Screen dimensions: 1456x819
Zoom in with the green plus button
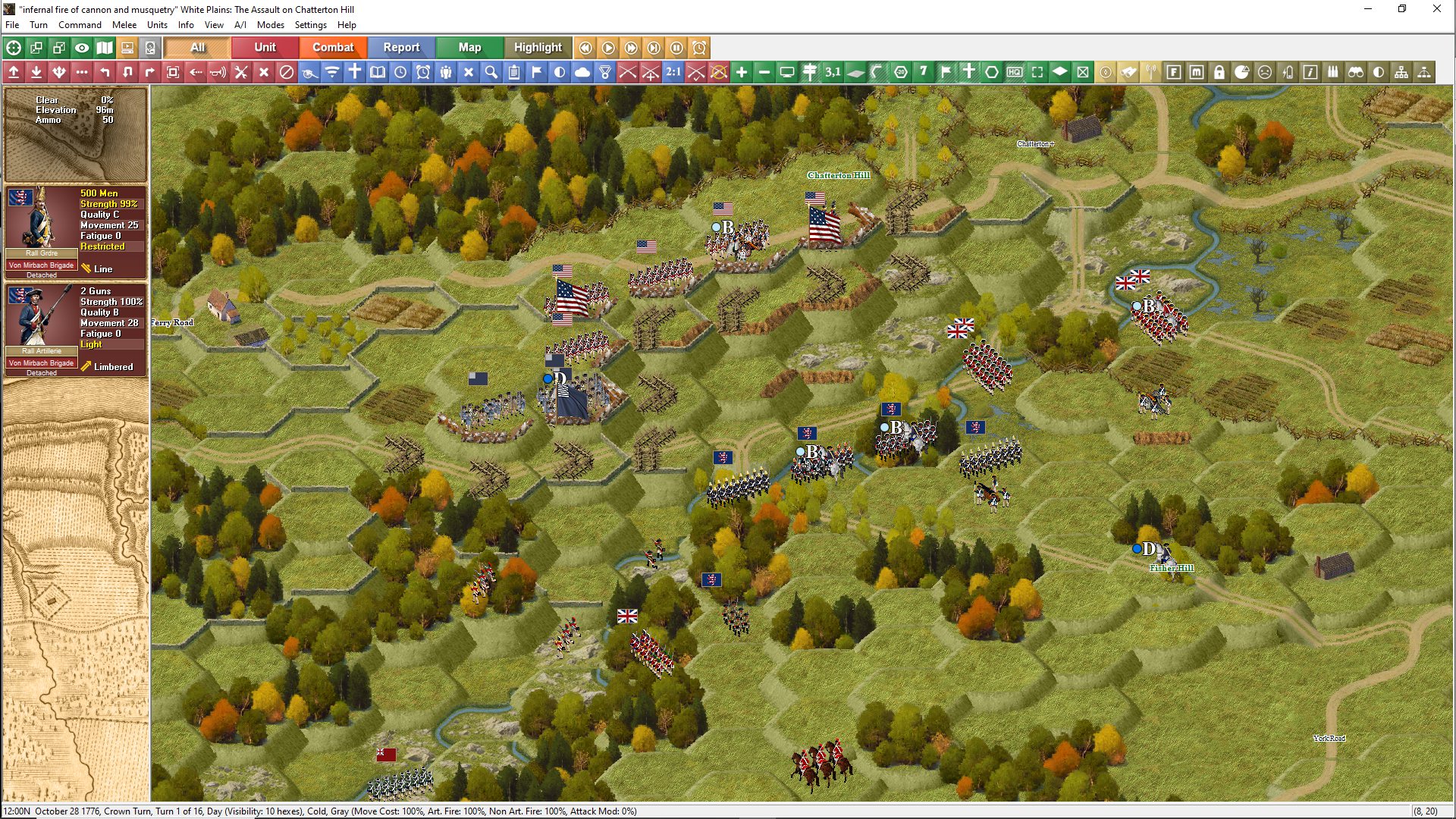pos(742,72)
